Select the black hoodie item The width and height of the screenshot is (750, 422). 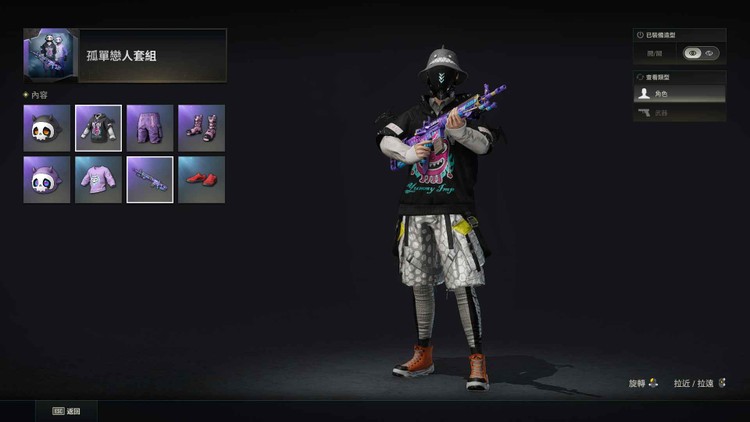tap(99, 128)
